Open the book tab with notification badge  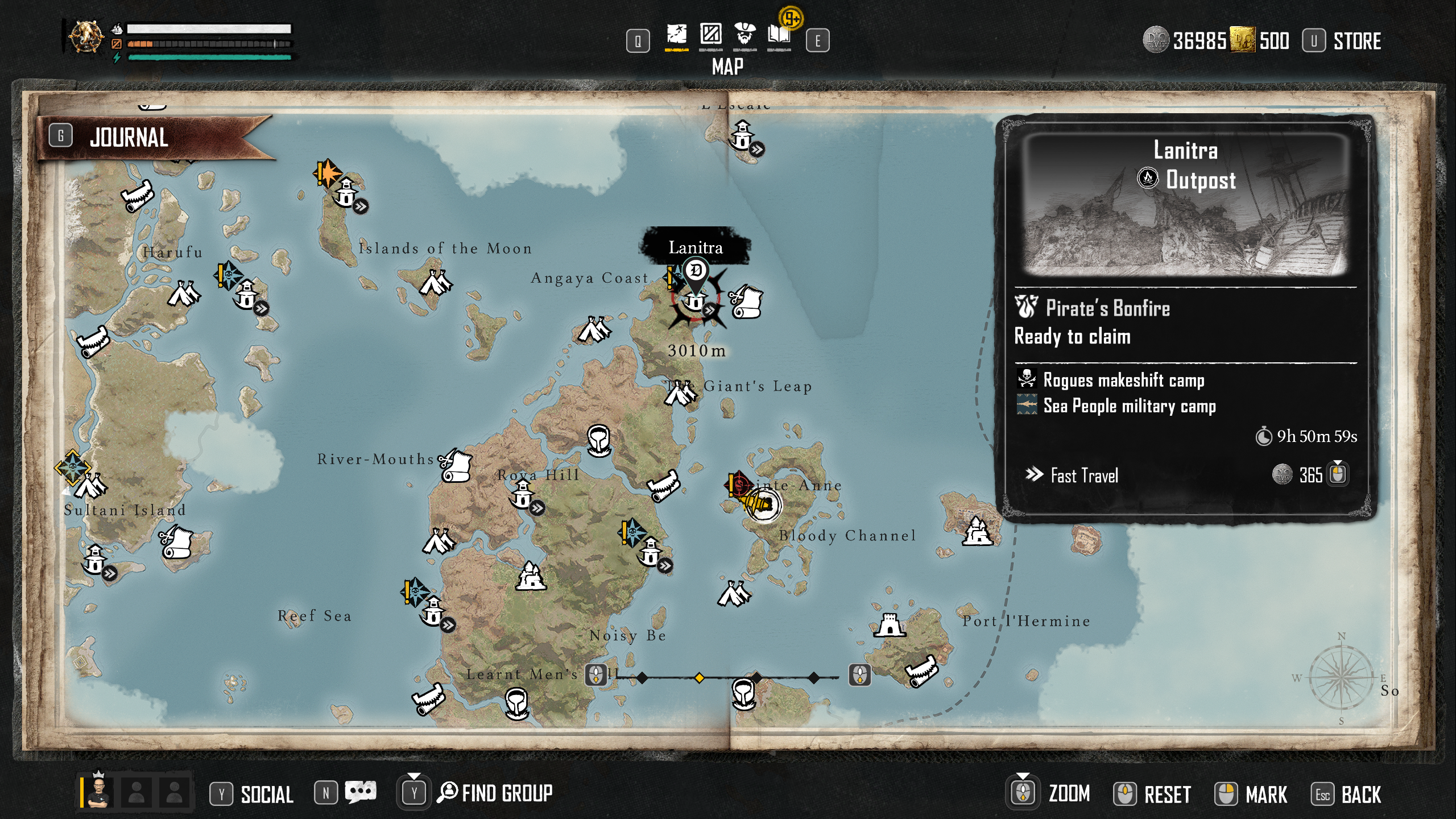point(779,35)
